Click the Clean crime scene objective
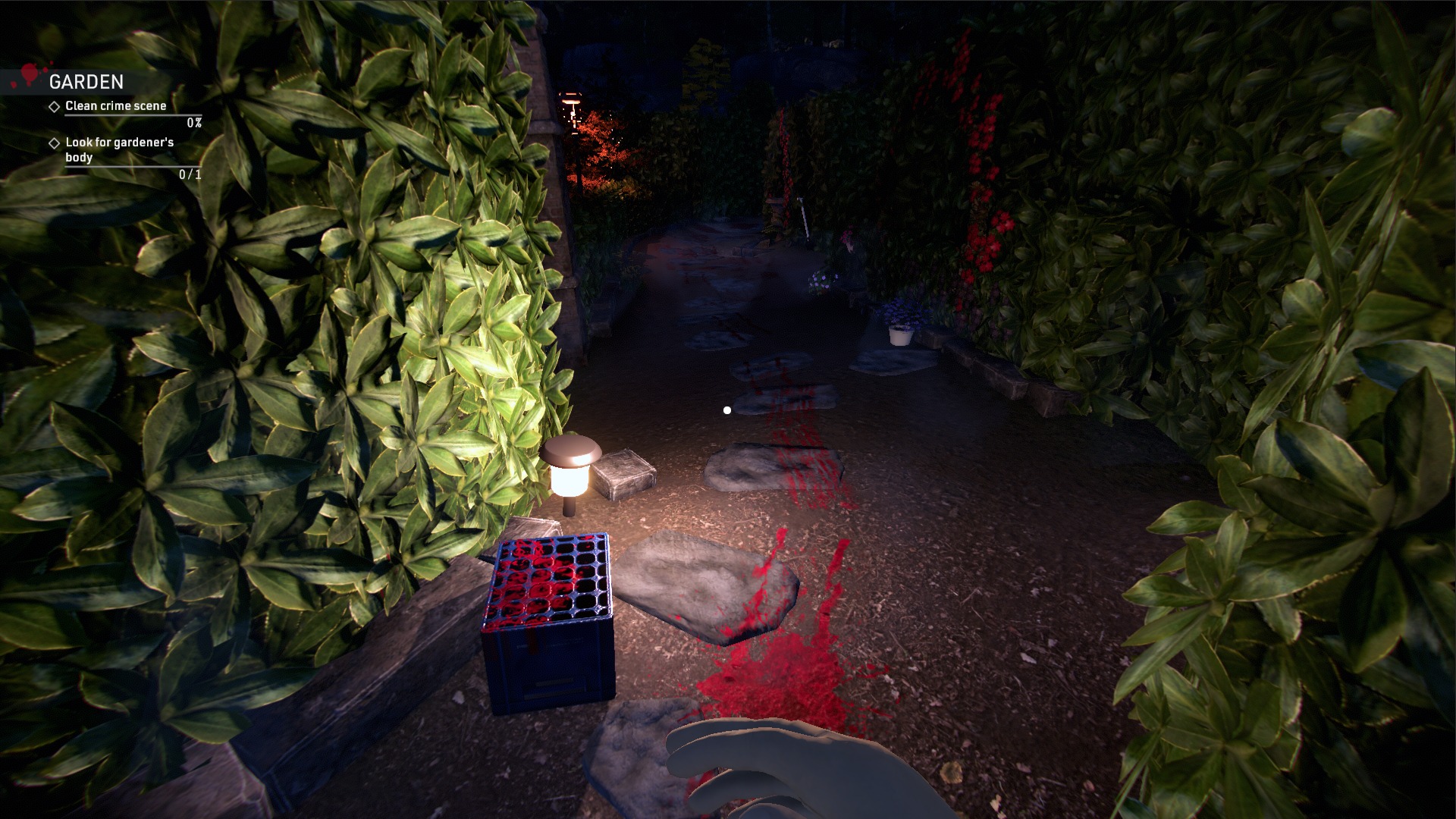1456x819 pixels. point(115,106)
